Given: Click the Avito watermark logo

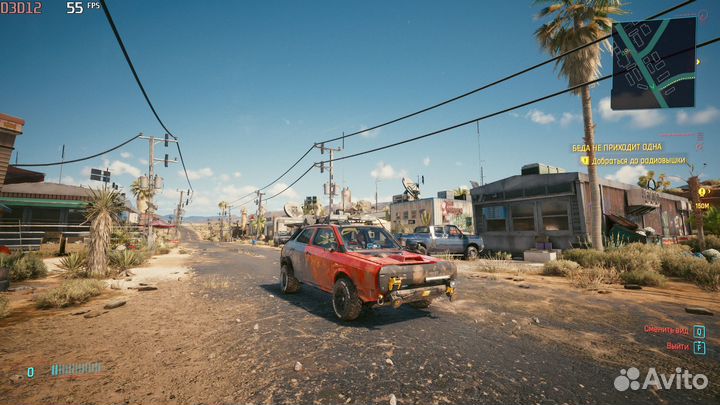Looking at the screenshot, I should (x=661, y=379).
